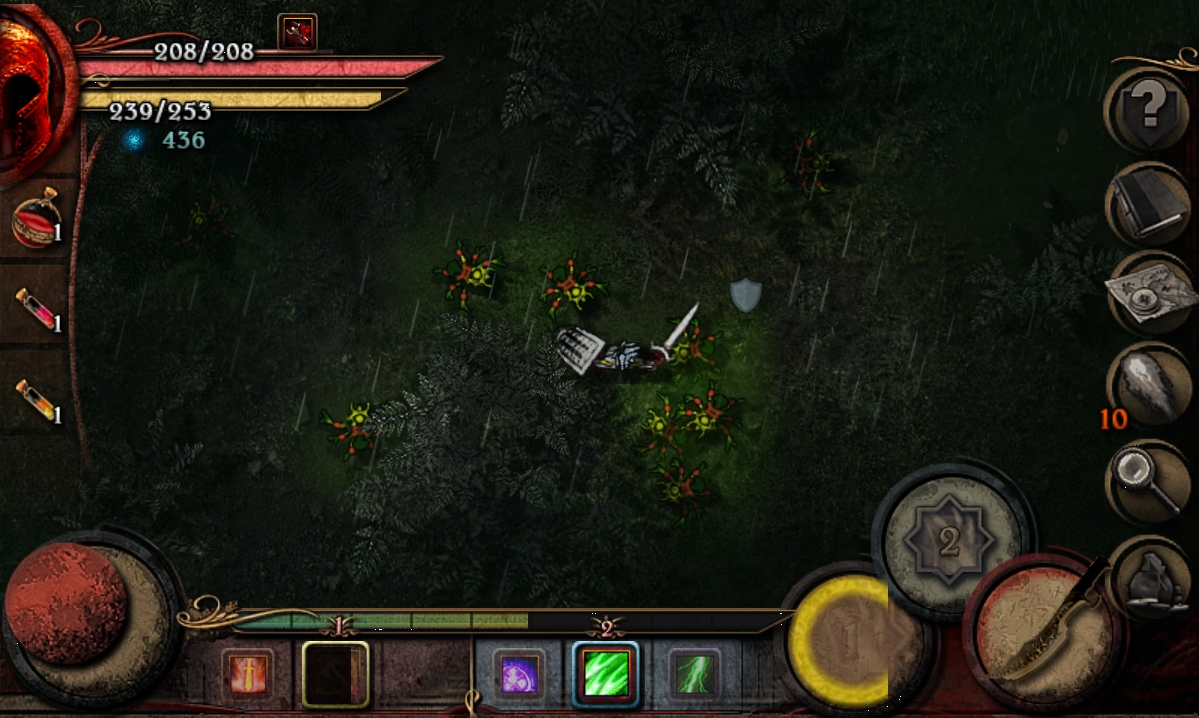This screenshot has height=718, width=1199.
Task: Drink the pink vial potion
Action: pos(36,308)
